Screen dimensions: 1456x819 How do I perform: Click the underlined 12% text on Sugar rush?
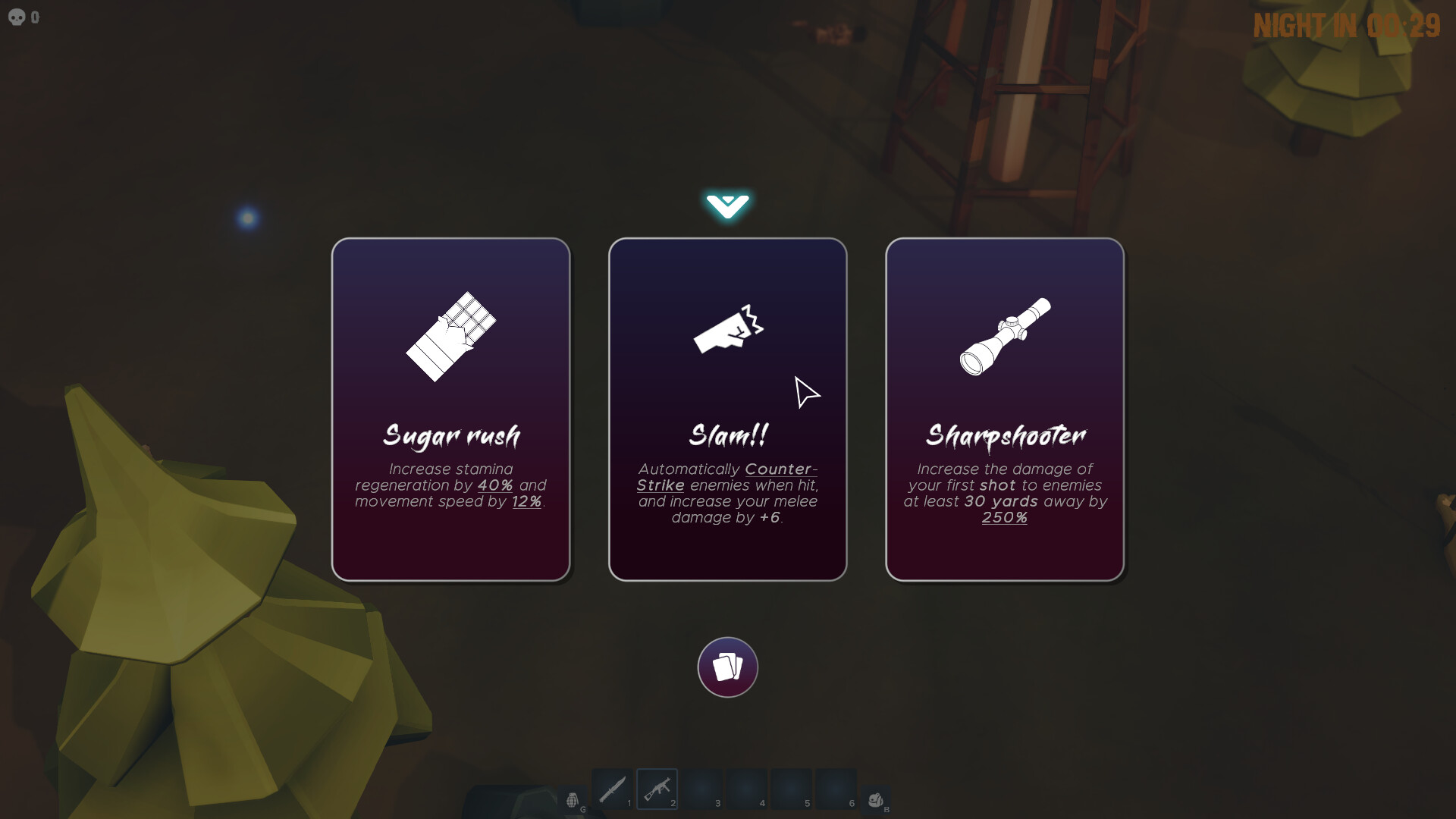[526, 501]
